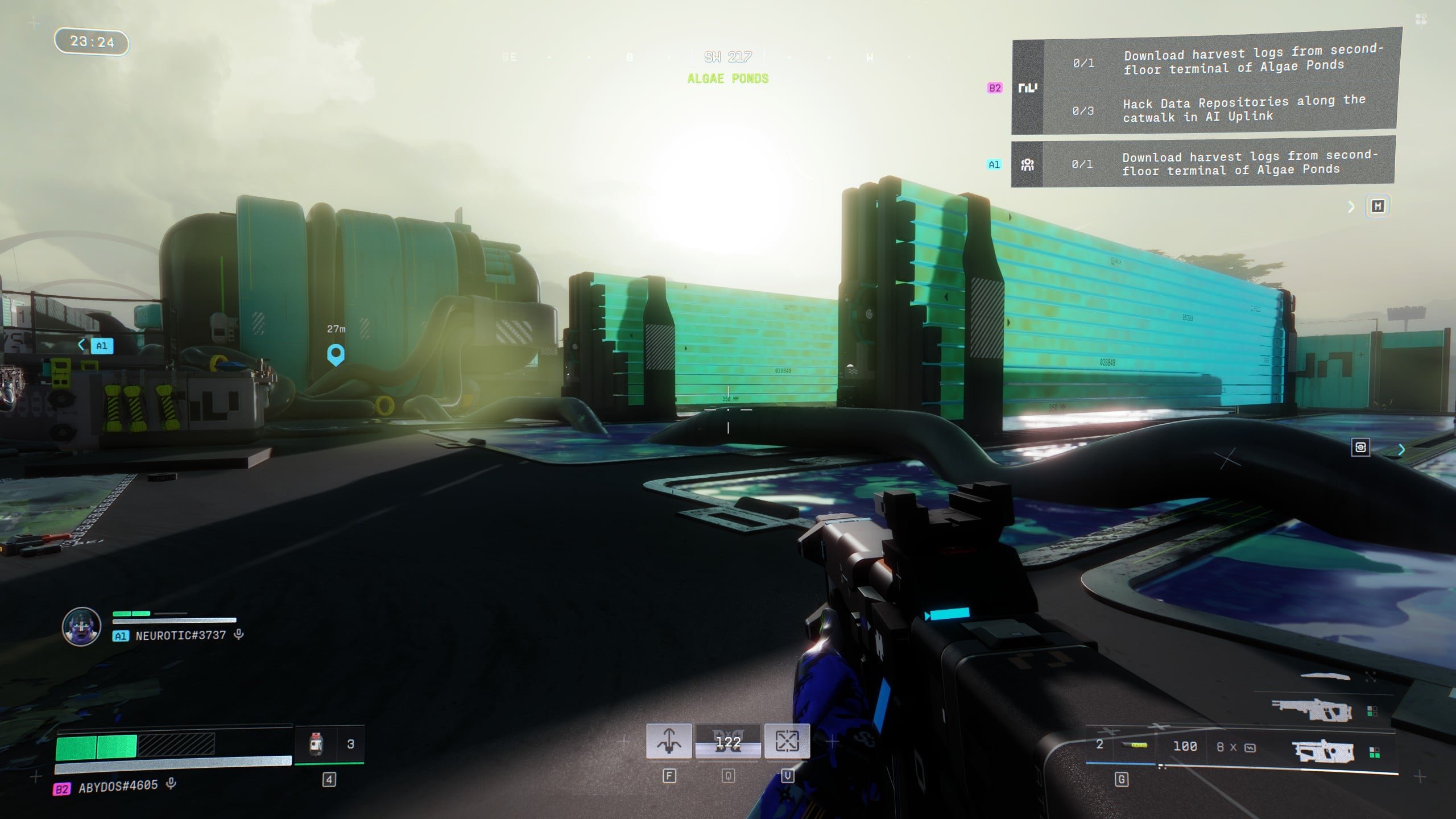Click the A1 teammate direction marker
This screenshot has width=1456, height=819.
101,345
